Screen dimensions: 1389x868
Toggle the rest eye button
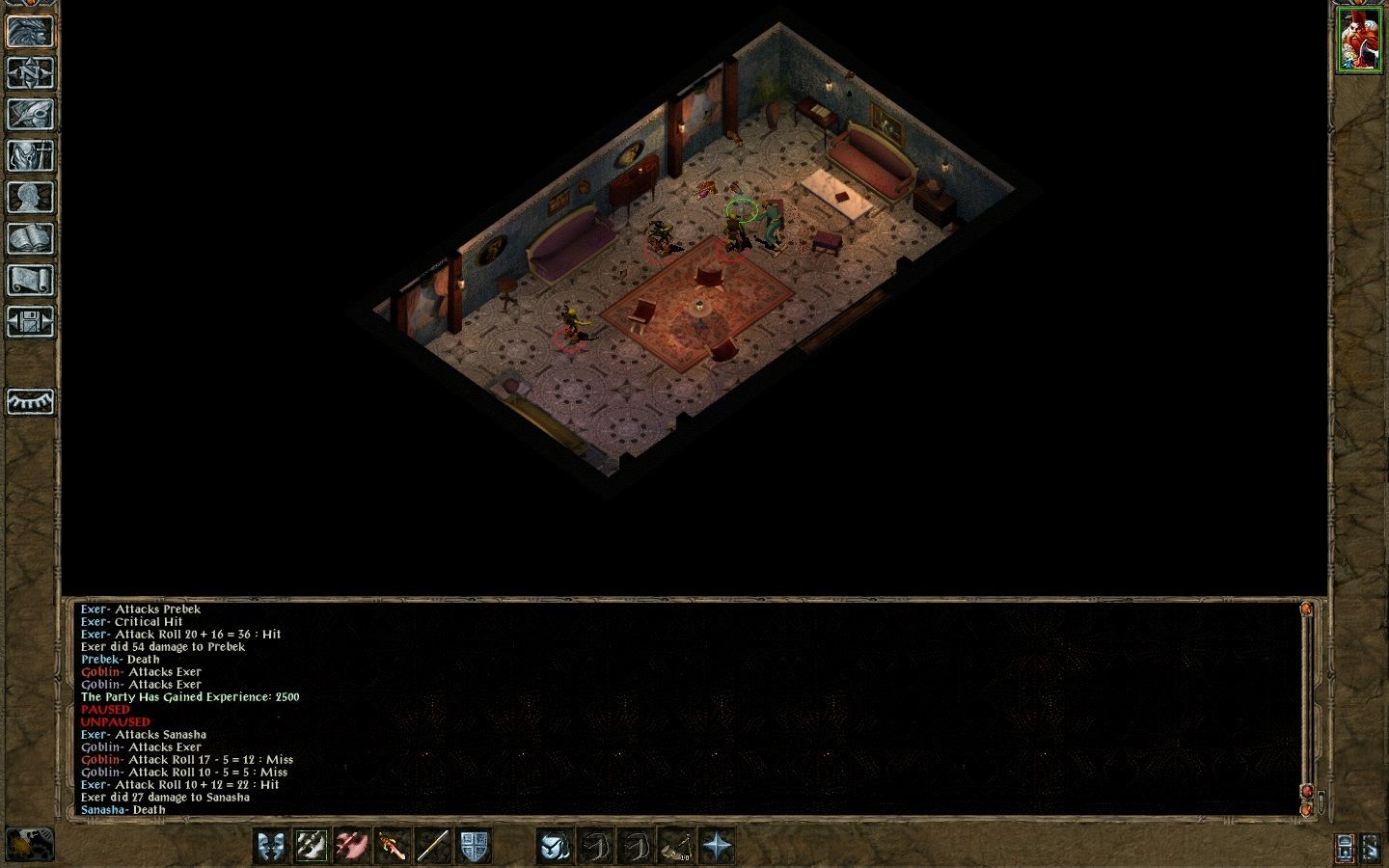pos(30,401)
